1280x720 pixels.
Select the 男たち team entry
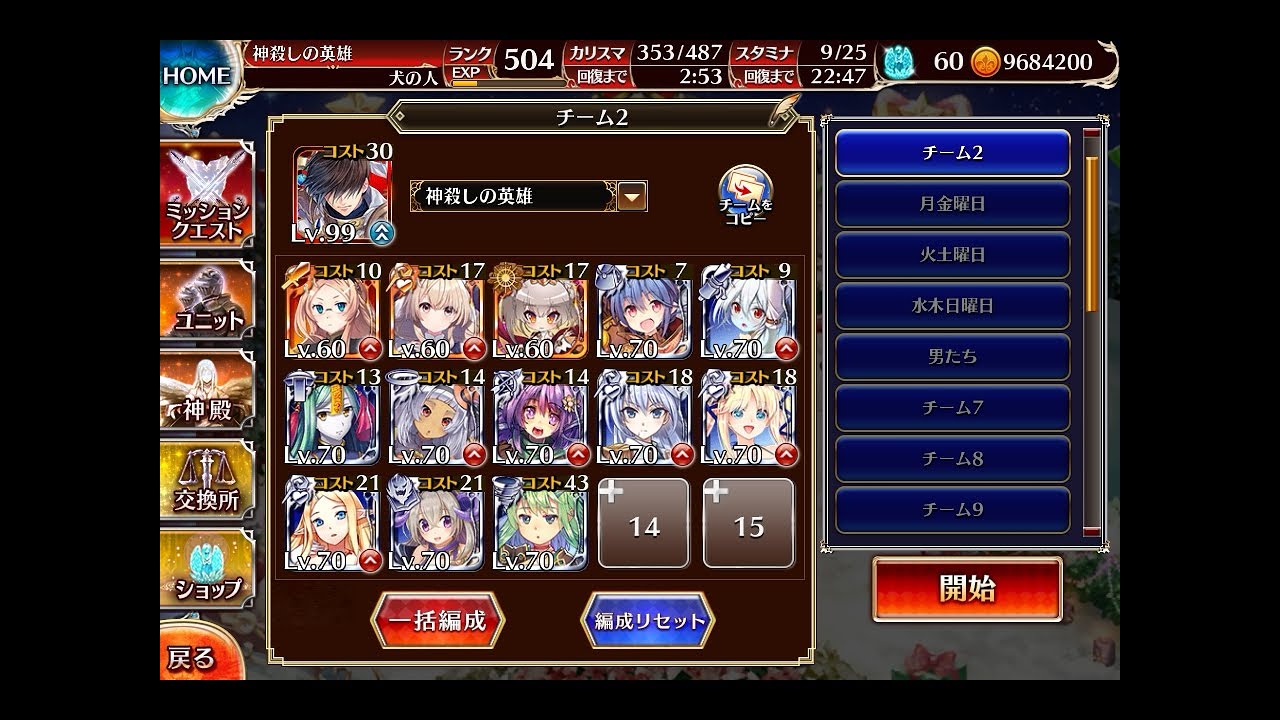(952, 357)
